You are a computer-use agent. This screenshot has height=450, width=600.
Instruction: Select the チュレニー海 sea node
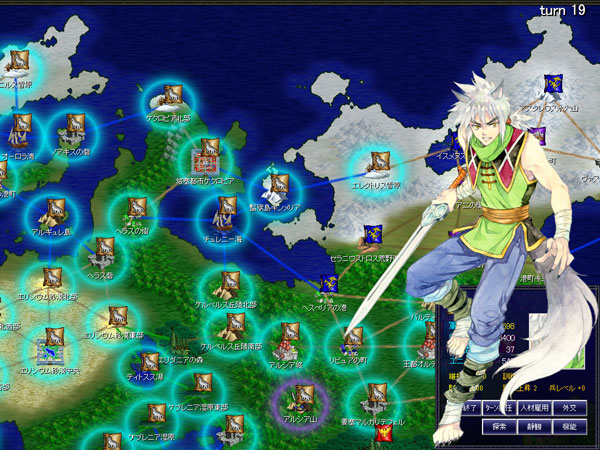click(x=223, y=211)
